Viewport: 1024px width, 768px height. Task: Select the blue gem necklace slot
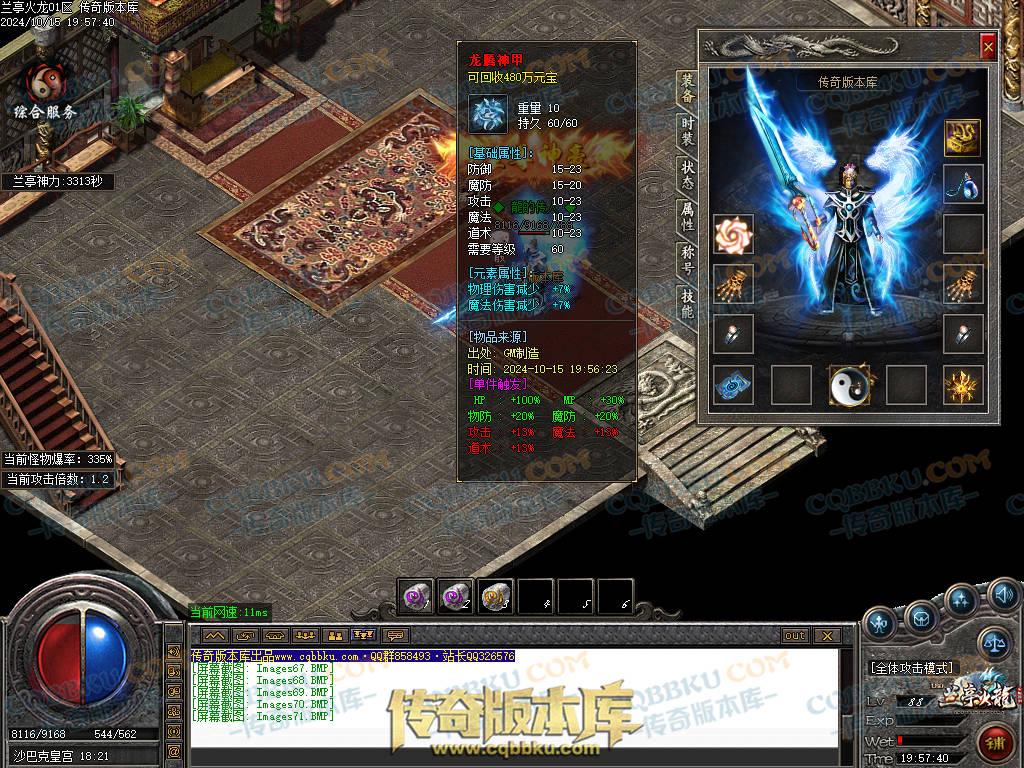pos(963,185)
